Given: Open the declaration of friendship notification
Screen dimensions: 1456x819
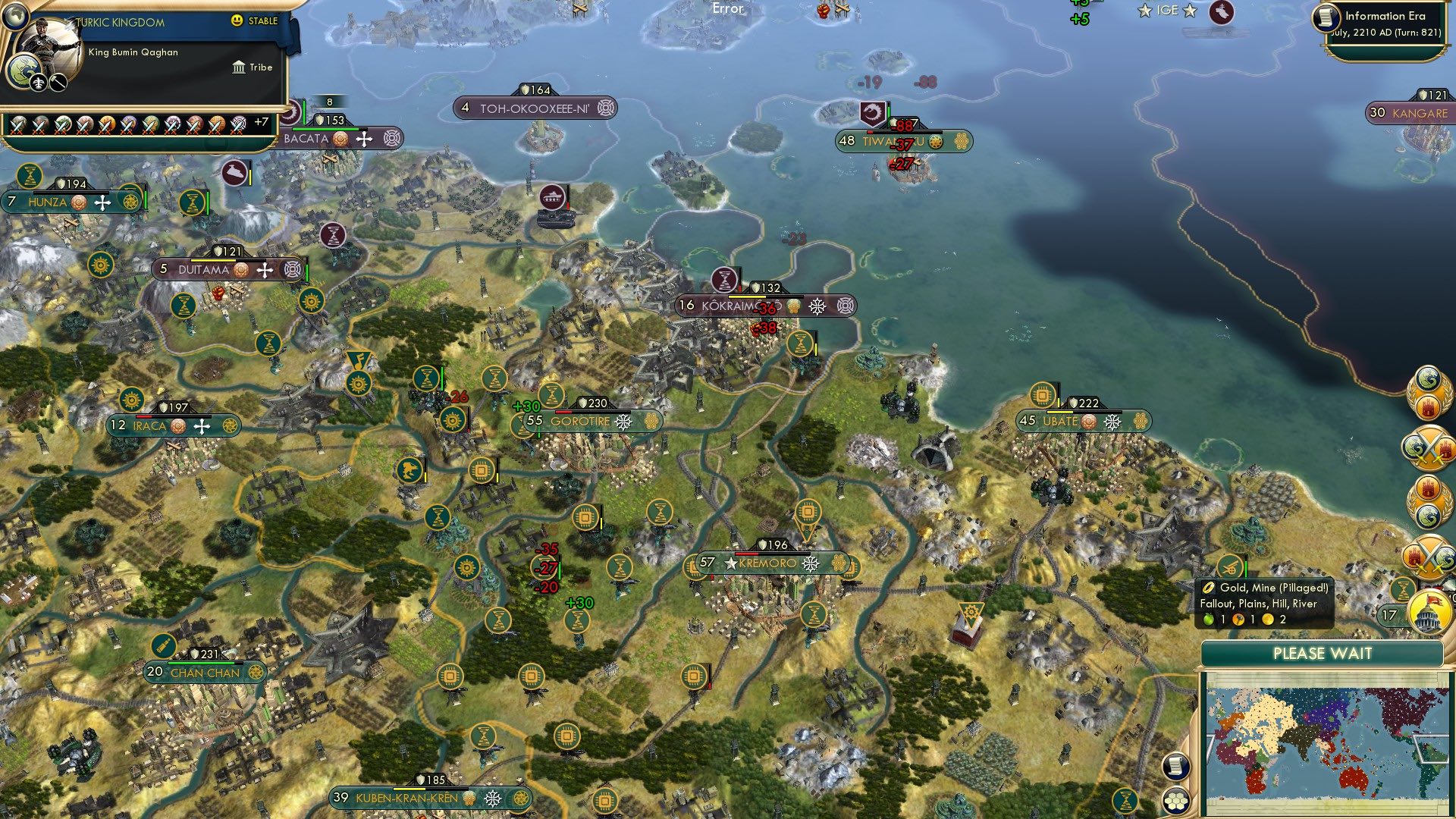Looking at the screenshot, I should tap(1429, 392).
